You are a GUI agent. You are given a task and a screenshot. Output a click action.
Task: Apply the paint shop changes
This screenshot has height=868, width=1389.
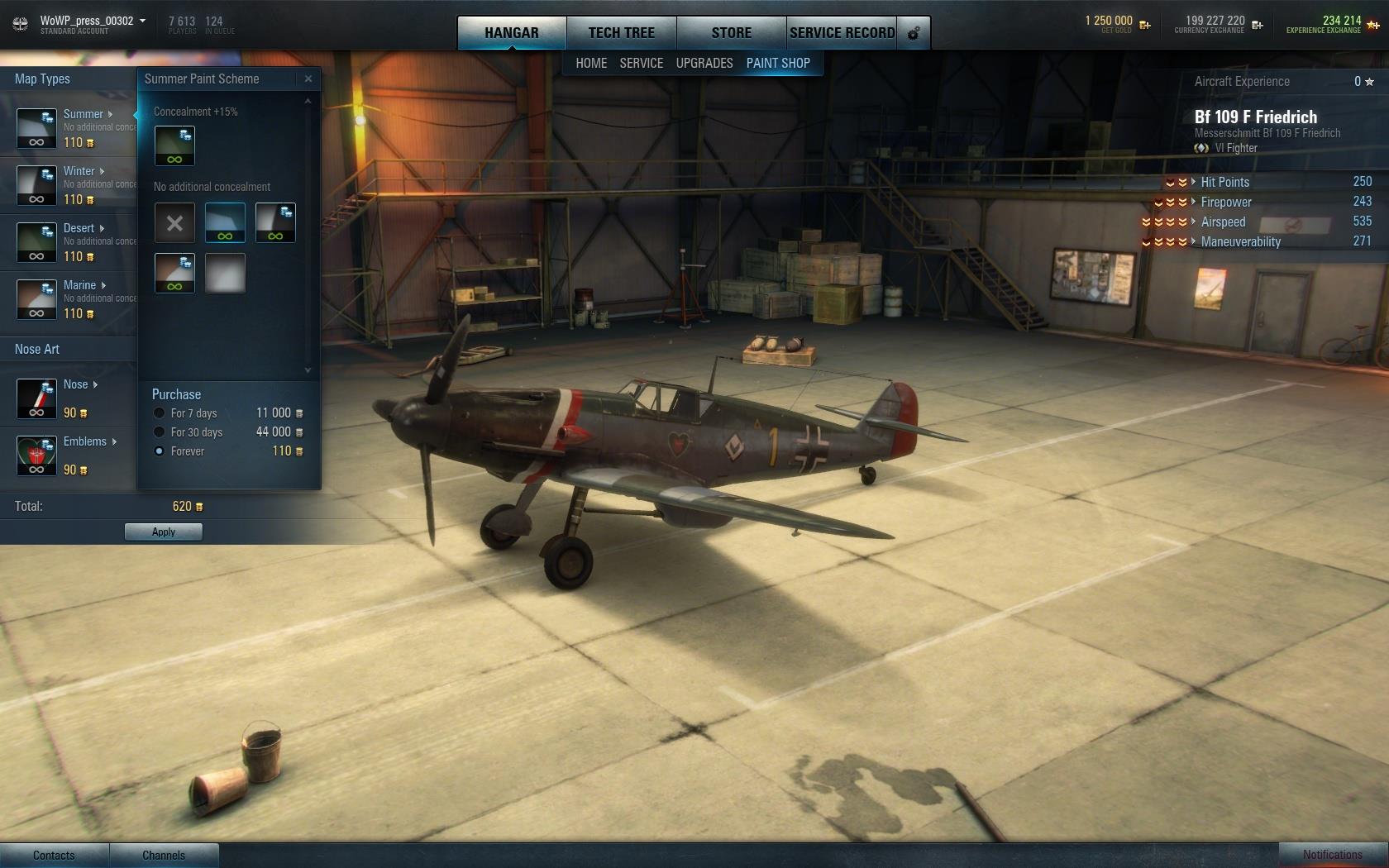coord(164,532)
